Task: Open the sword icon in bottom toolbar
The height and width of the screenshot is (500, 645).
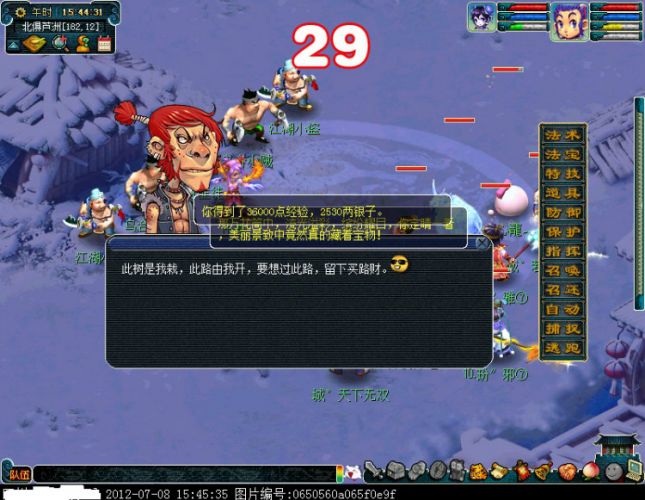Action: (372, 470)
